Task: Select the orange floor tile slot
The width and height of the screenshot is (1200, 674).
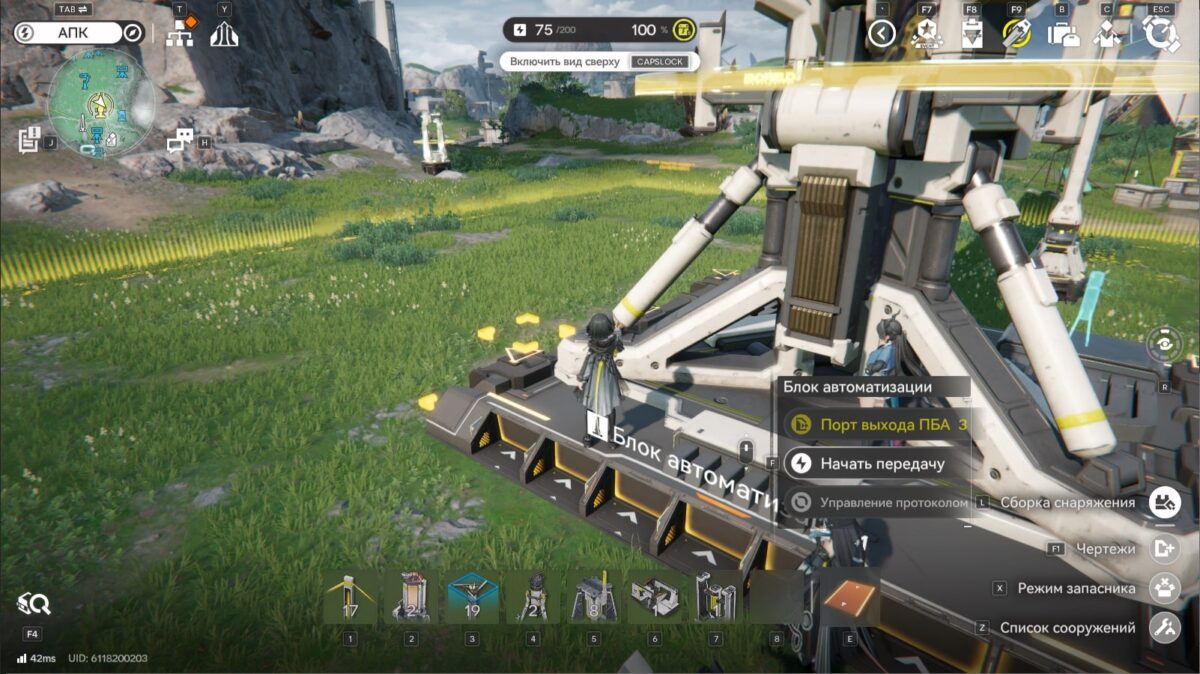Action: (851, 597)
